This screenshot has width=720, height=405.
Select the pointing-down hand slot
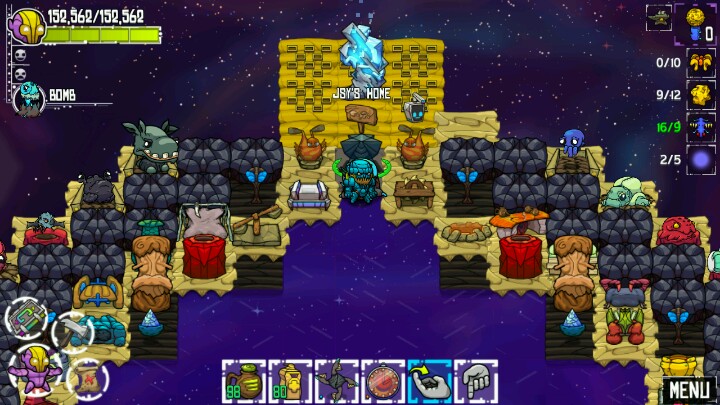point(476,381)
